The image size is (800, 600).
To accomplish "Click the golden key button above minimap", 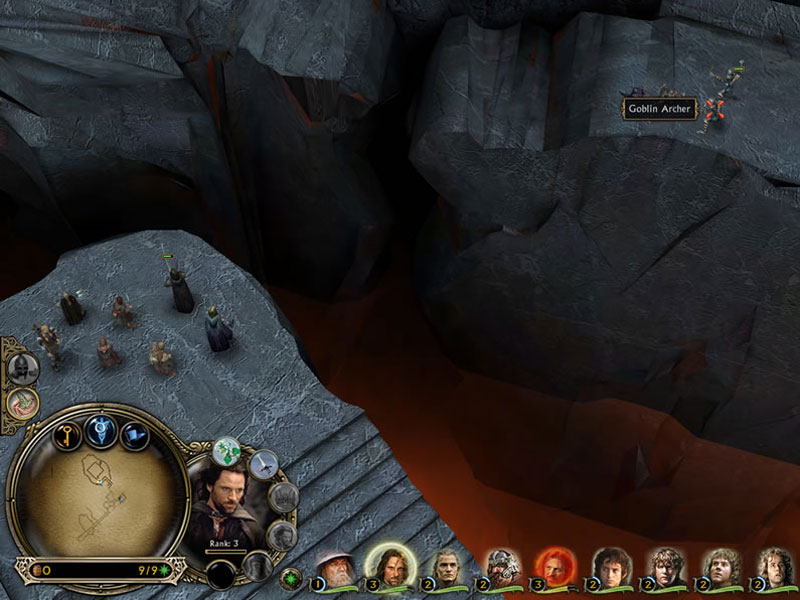I will (67, 437).
